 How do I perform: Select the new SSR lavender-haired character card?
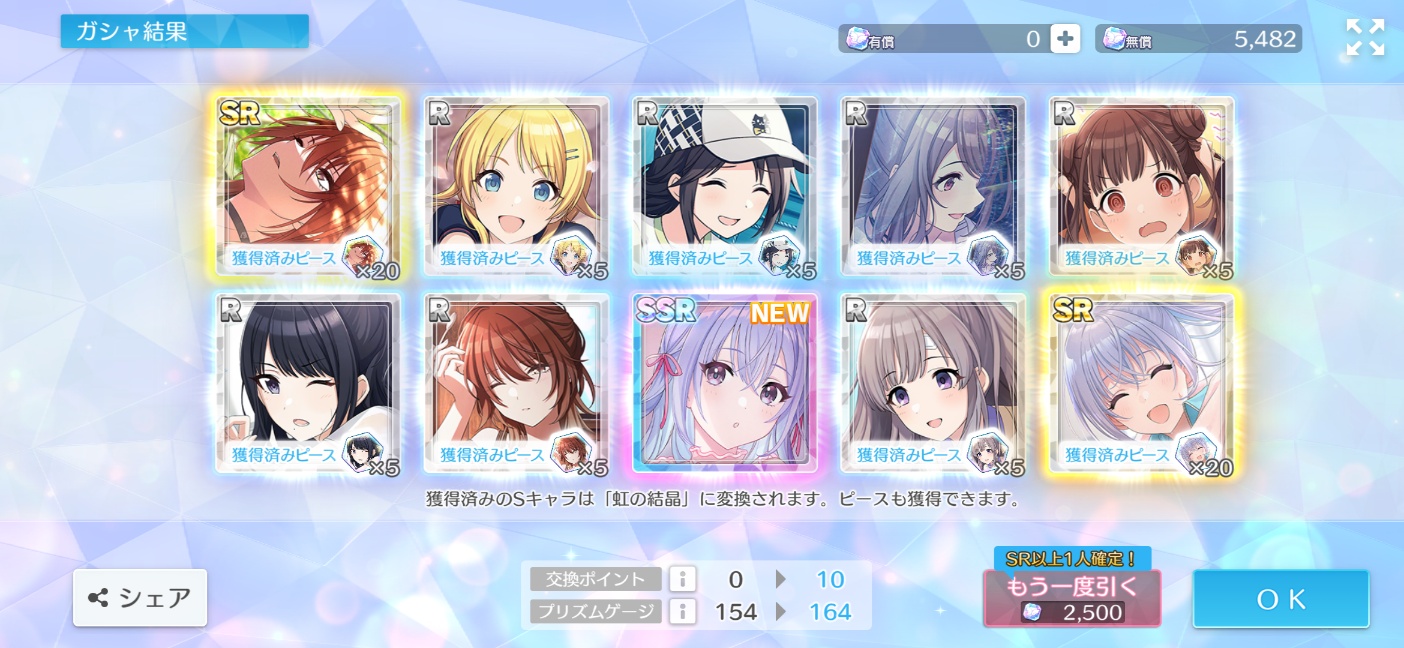point(725,382)
